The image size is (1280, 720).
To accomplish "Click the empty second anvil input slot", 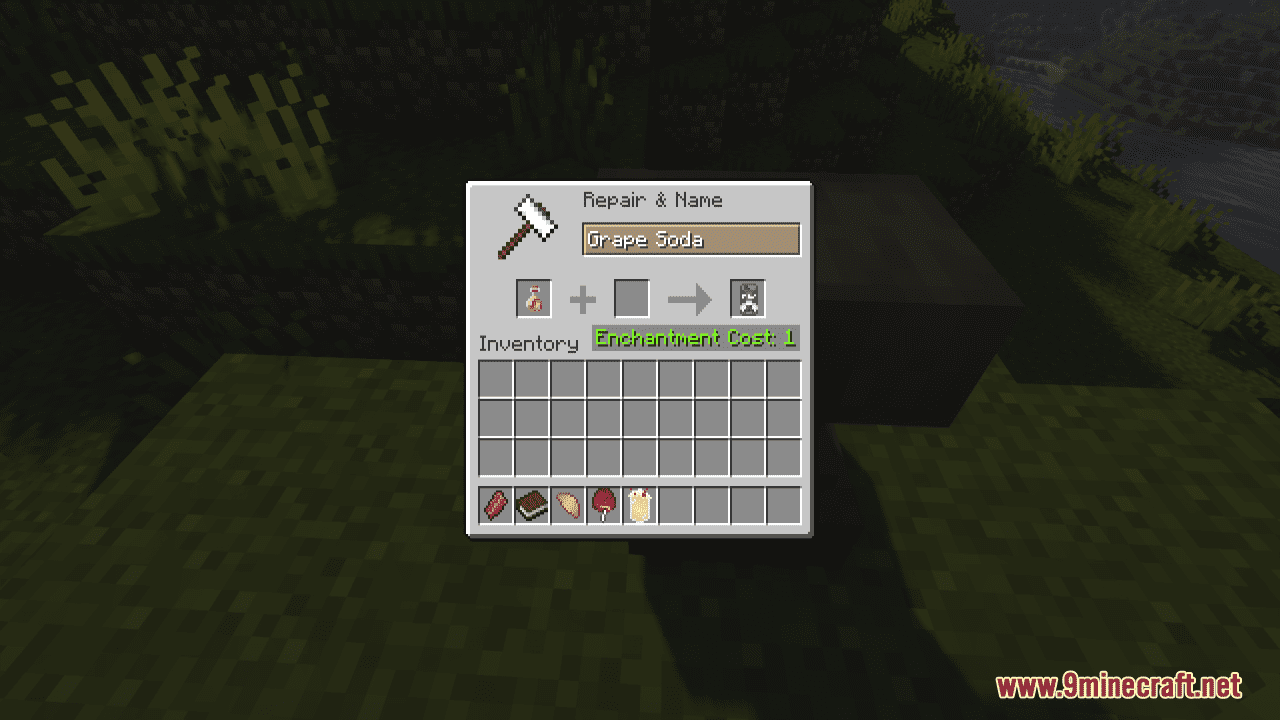I will [632, 298].
